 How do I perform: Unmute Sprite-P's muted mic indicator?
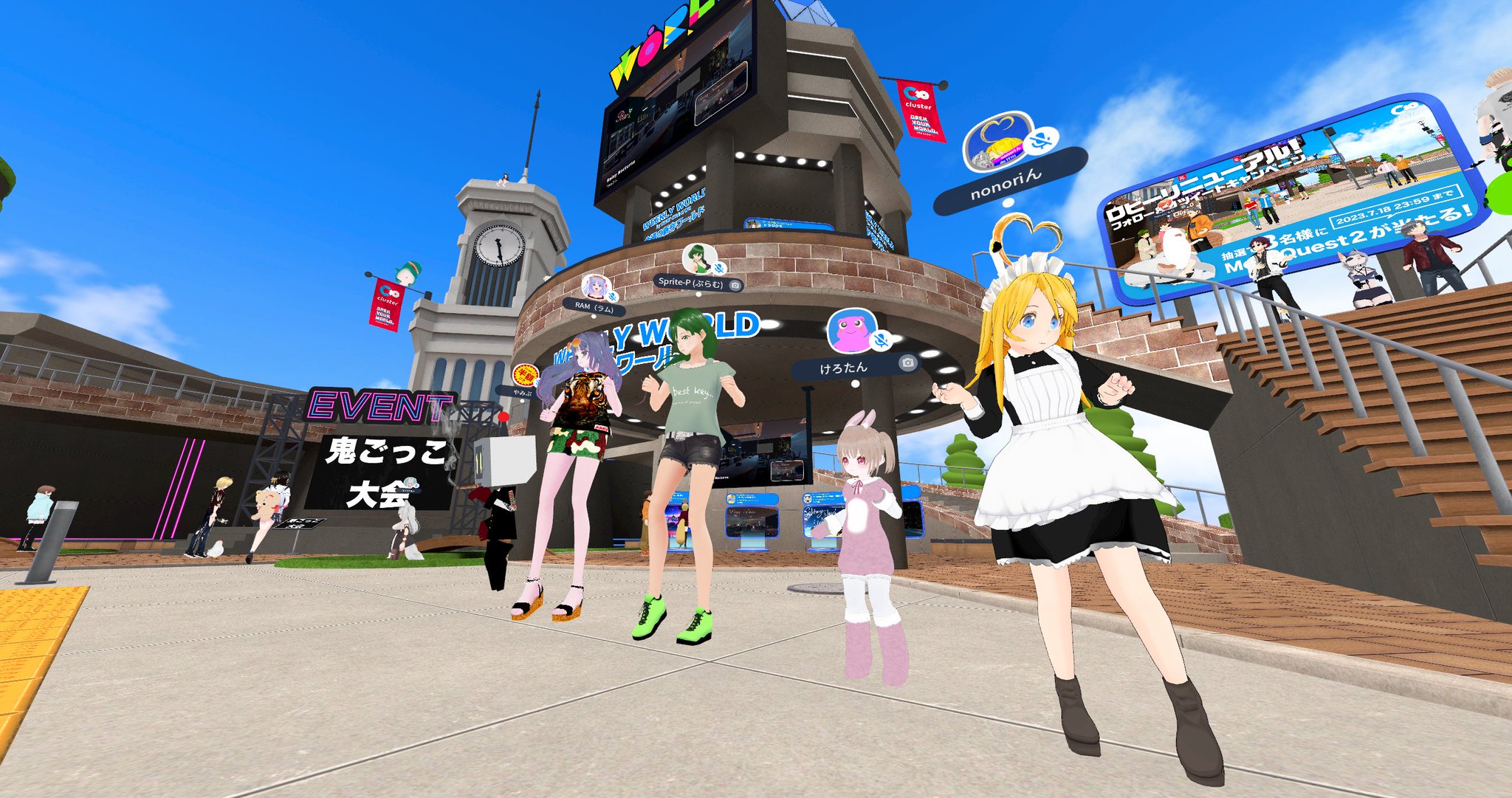(718, 267)
